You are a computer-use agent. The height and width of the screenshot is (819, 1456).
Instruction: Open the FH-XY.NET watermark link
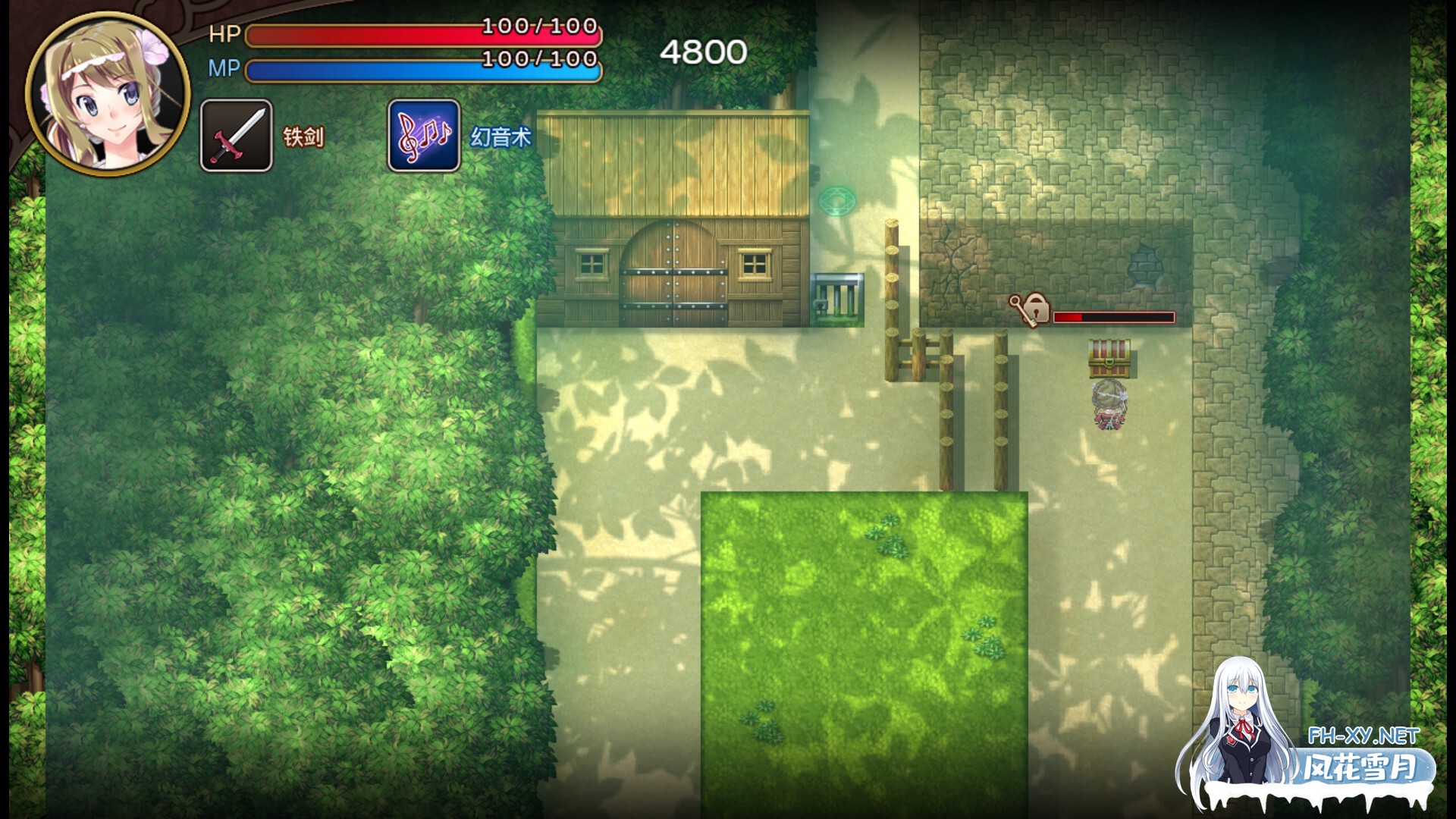[1363, 736]
